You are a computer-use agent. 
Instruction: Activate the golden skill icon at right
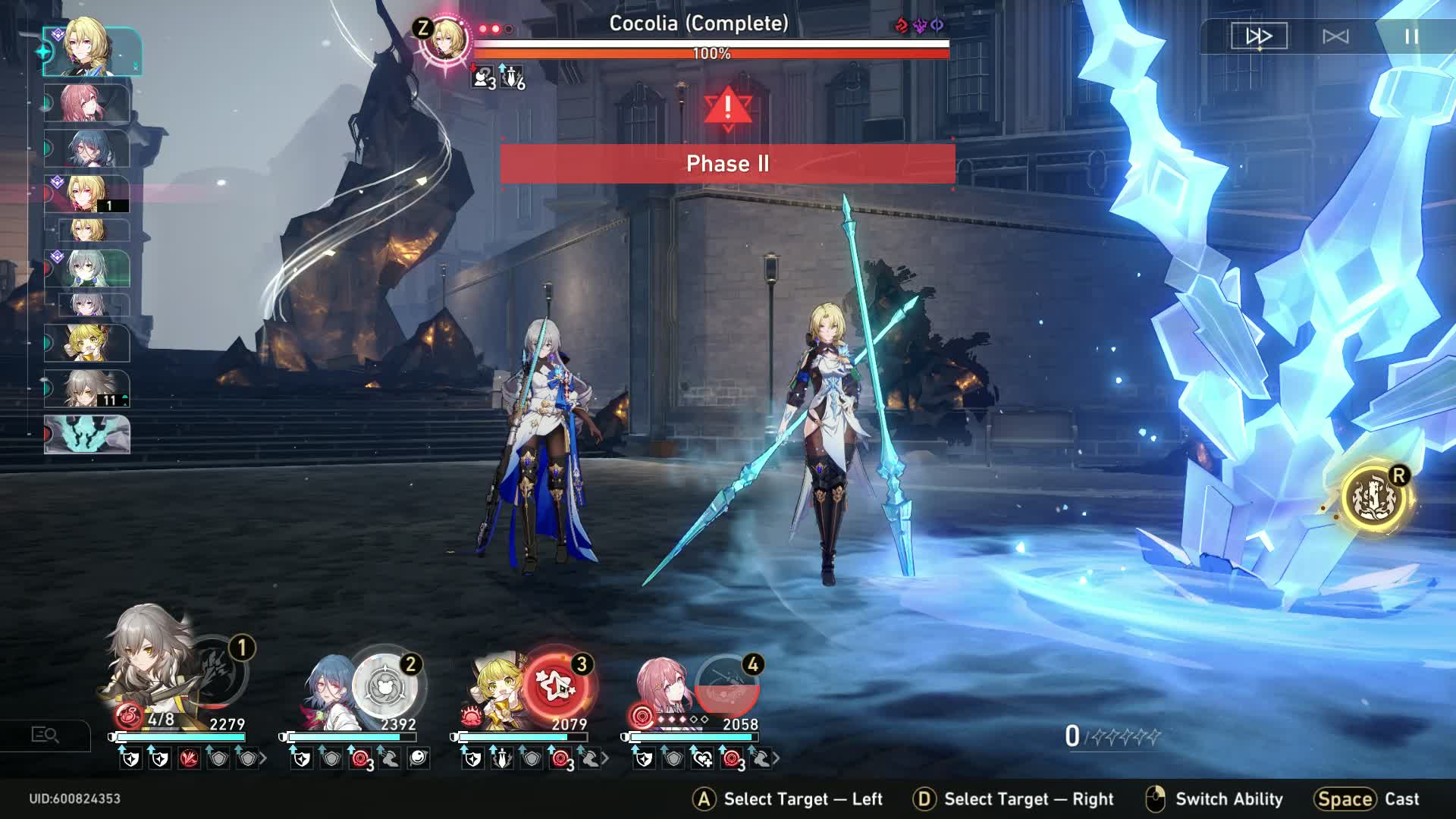[x=1373, y=498]
